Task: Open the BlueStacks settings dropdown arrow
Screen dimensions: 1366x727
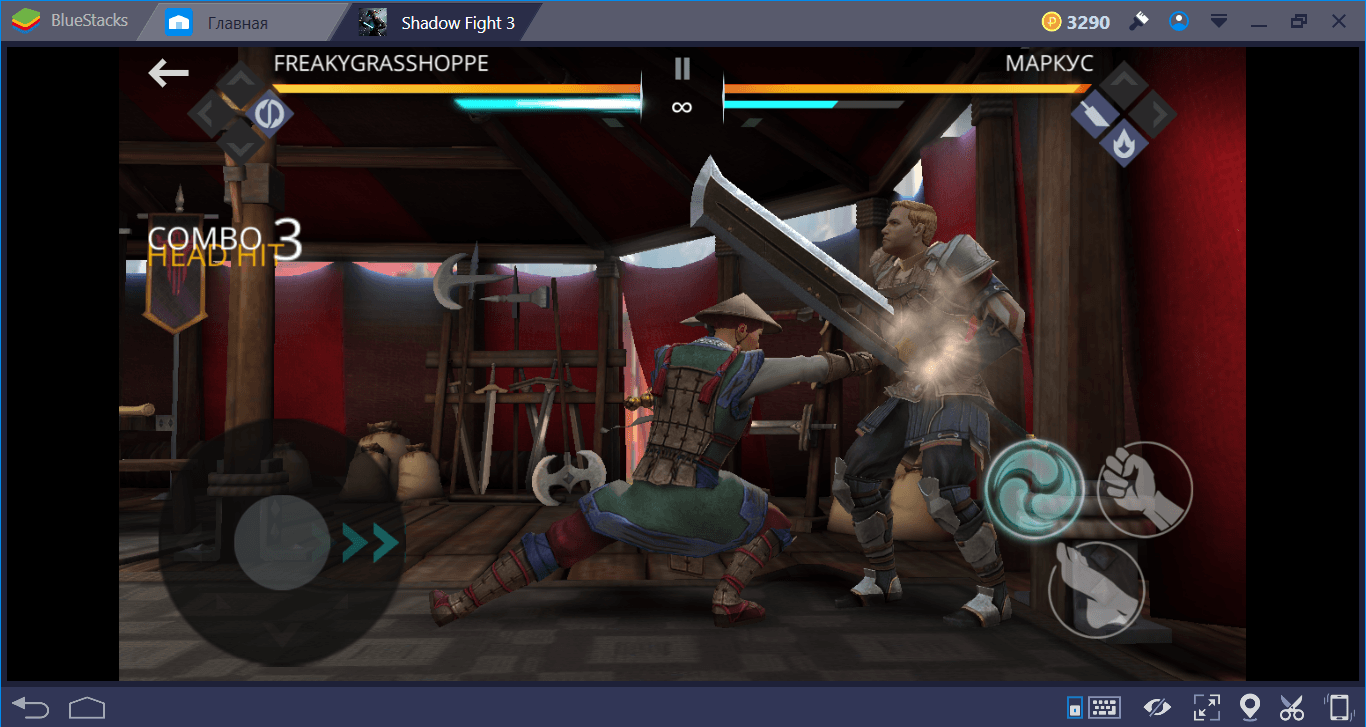Action: pyautogui.click(x=1219, y=20)
